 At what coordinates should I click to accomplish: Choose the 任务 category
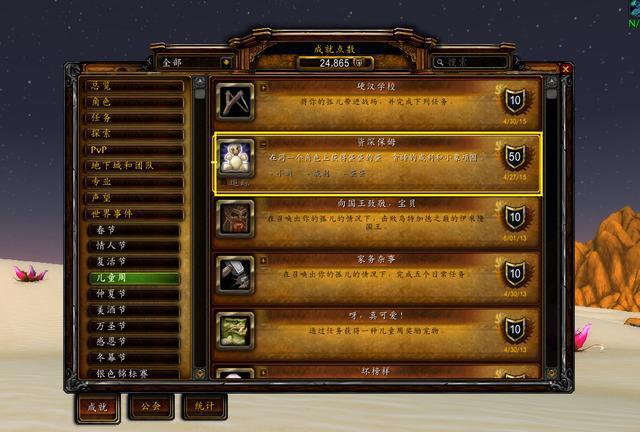[x=133, y=118]
